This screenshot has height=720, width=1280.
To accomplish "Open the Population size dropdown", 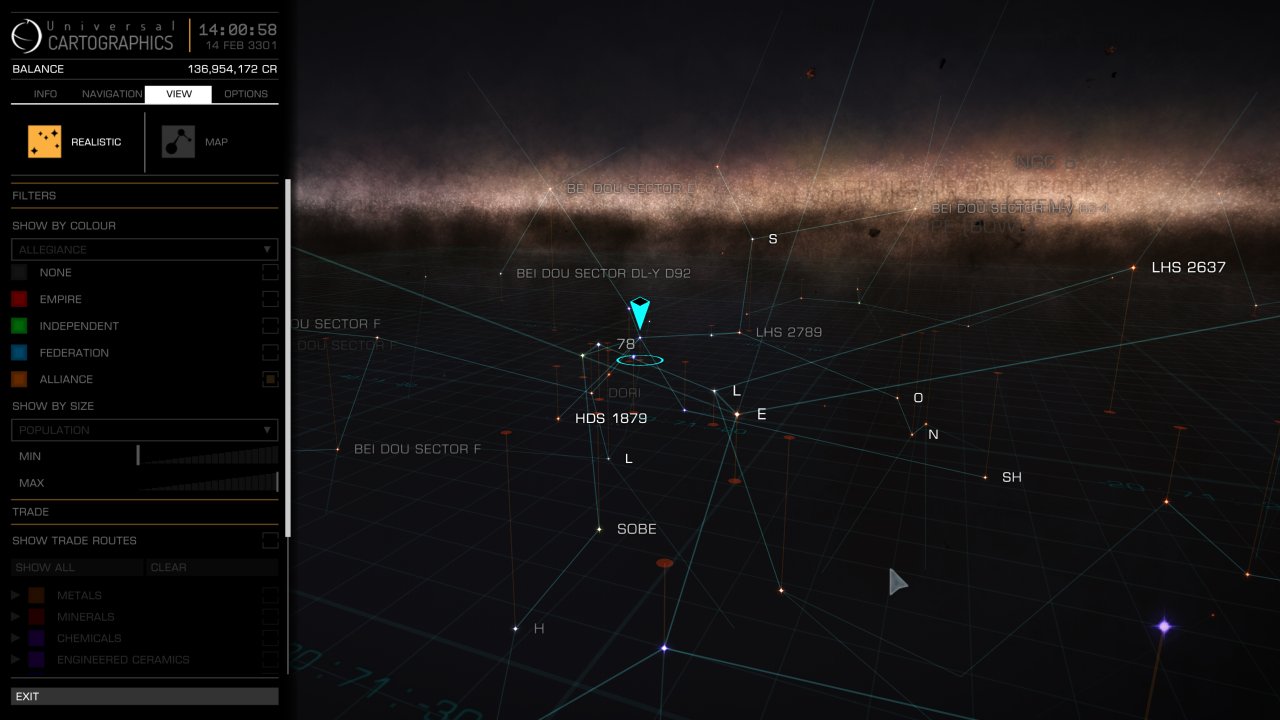I will [x=144, y=430].
